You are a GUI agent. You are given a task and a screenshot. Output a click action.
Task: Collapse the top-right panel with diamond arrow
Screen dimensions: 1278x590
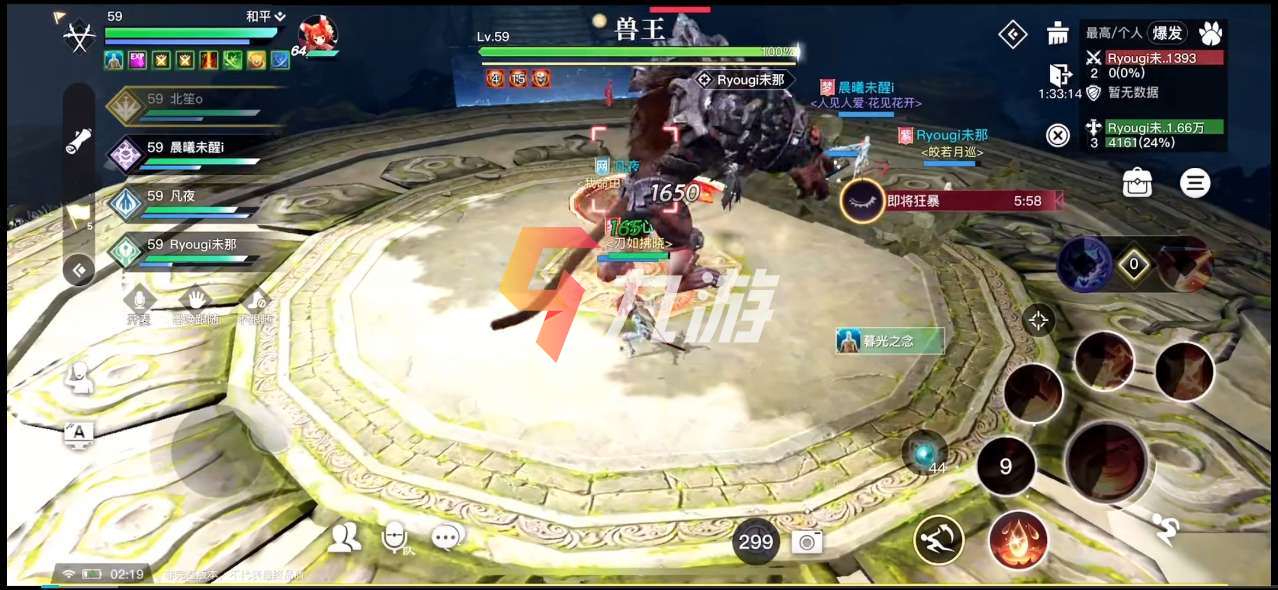point(1013,34)
